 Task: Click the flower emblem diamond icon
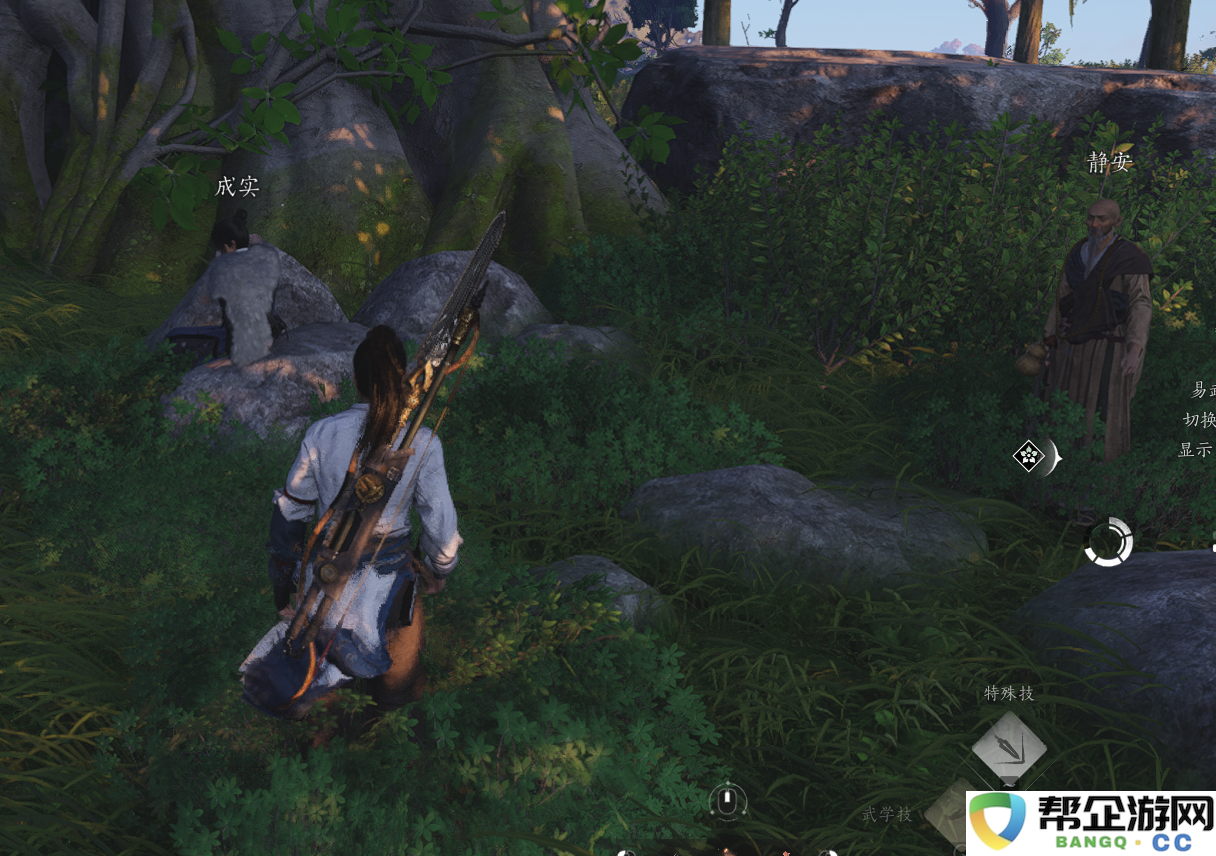tap(1029, 457)
